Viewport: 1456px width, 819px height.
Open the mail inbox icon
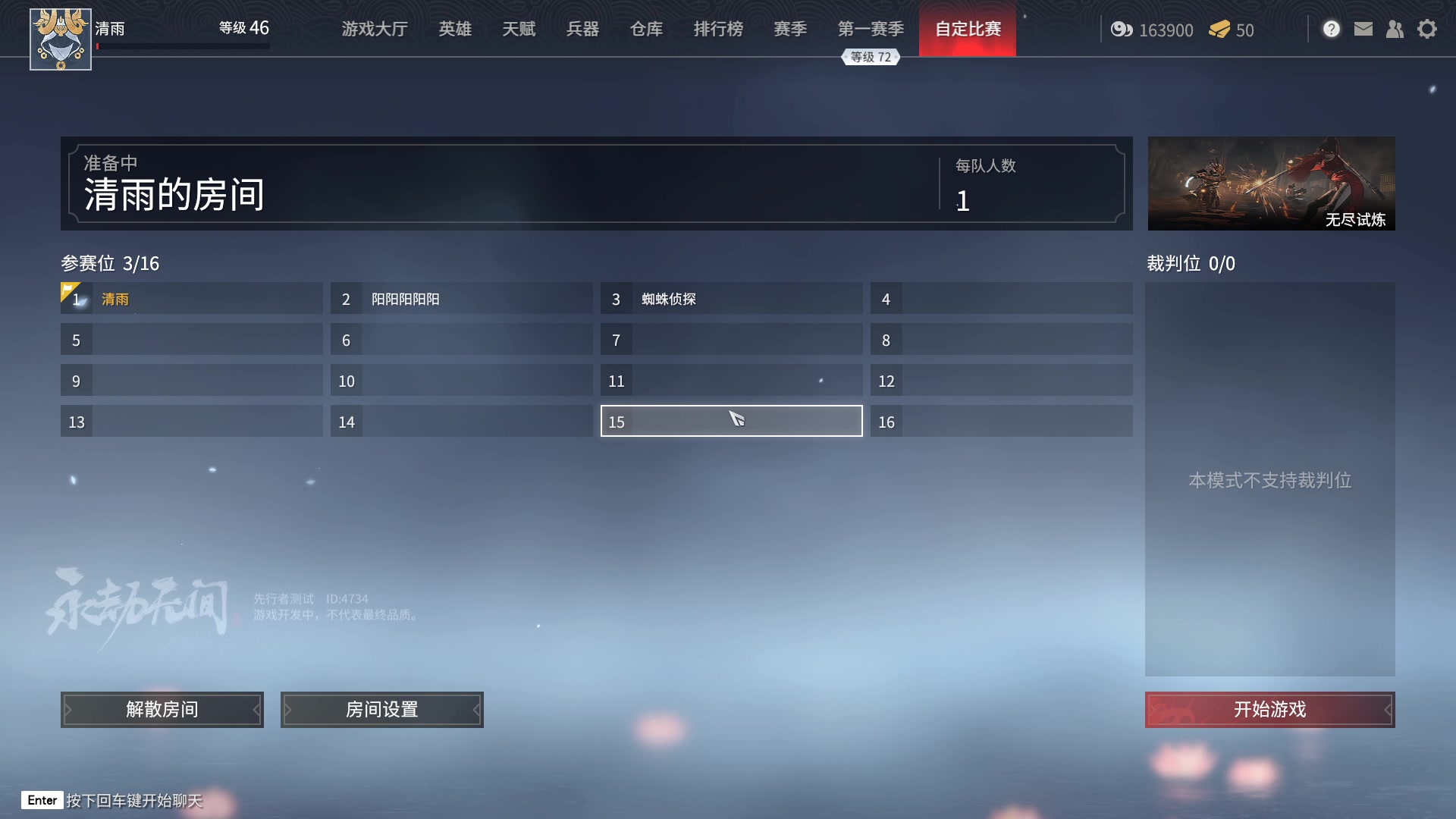[1363, 29]
